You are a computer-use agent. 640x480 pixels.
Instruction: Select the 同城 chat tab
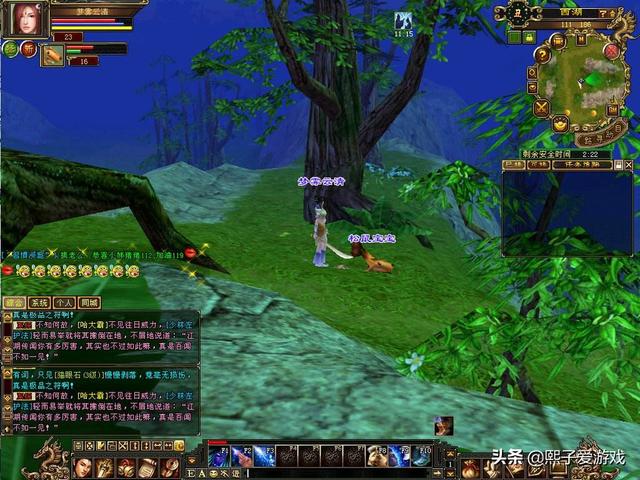tap(89, 301)
